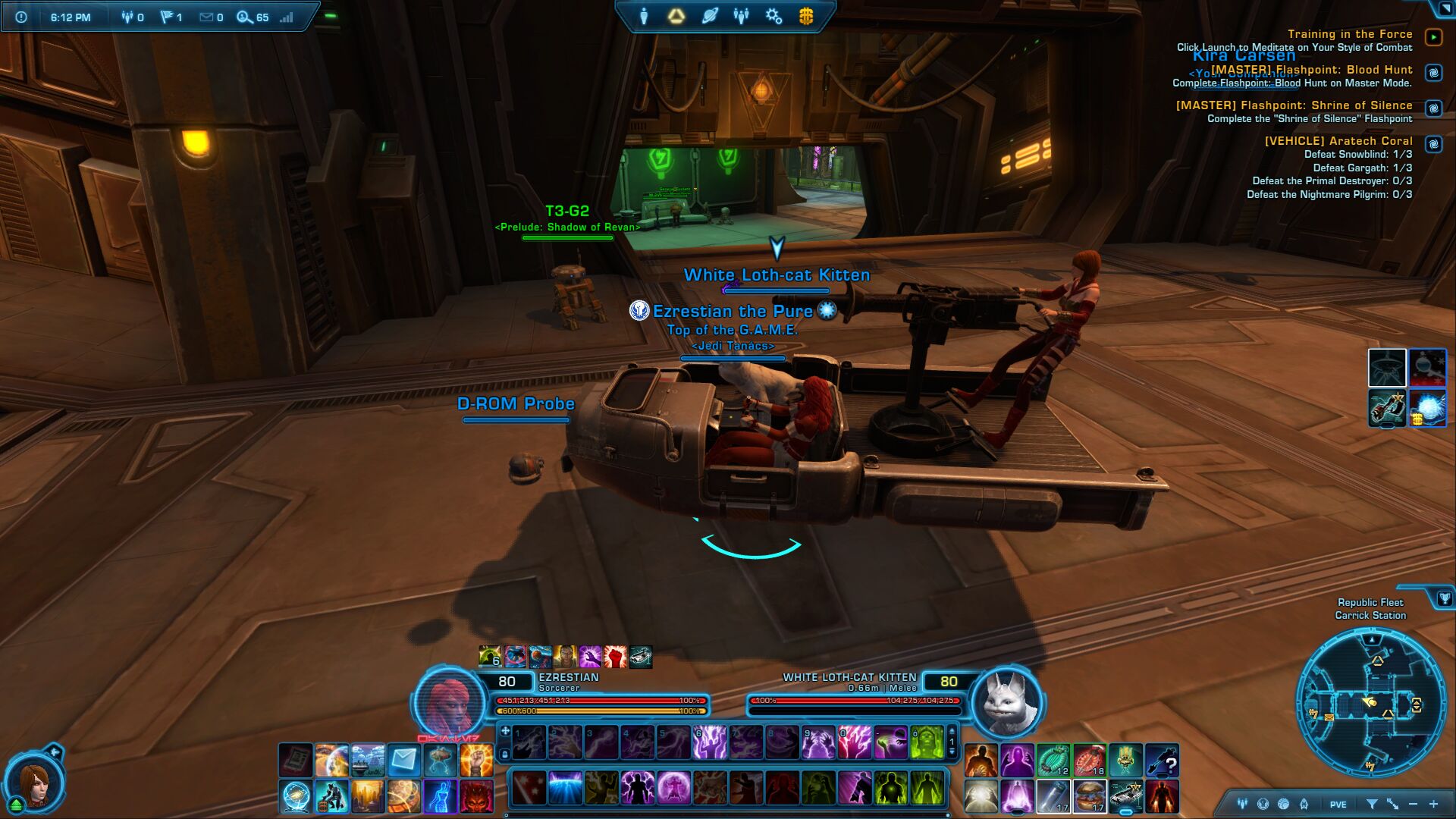Open the gear settings menu in top bar
Viewport: 1456px width, 819px height.
773,17
